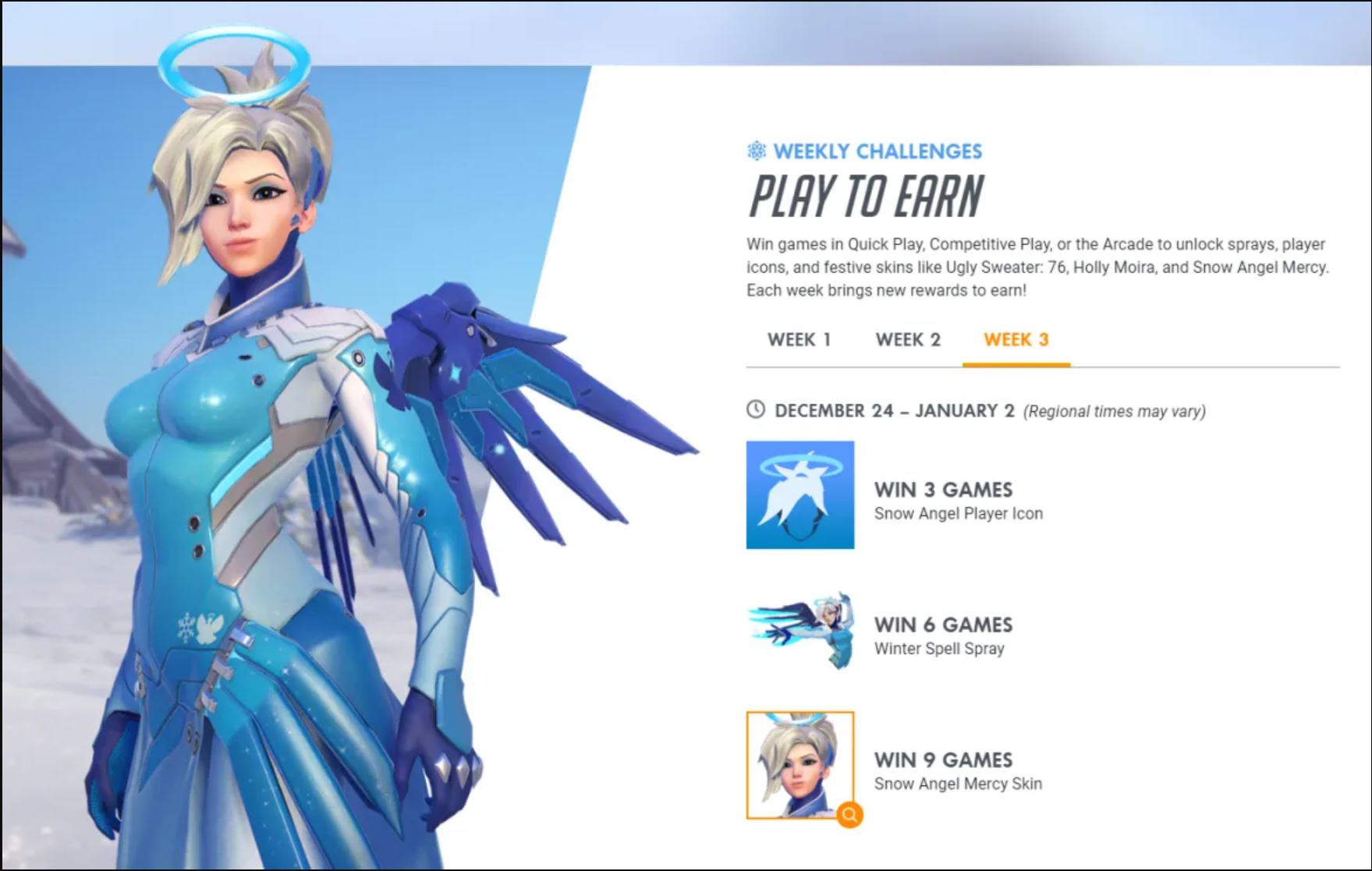Select the currently active WEEK 3 tab

[x=1016, y=338]
